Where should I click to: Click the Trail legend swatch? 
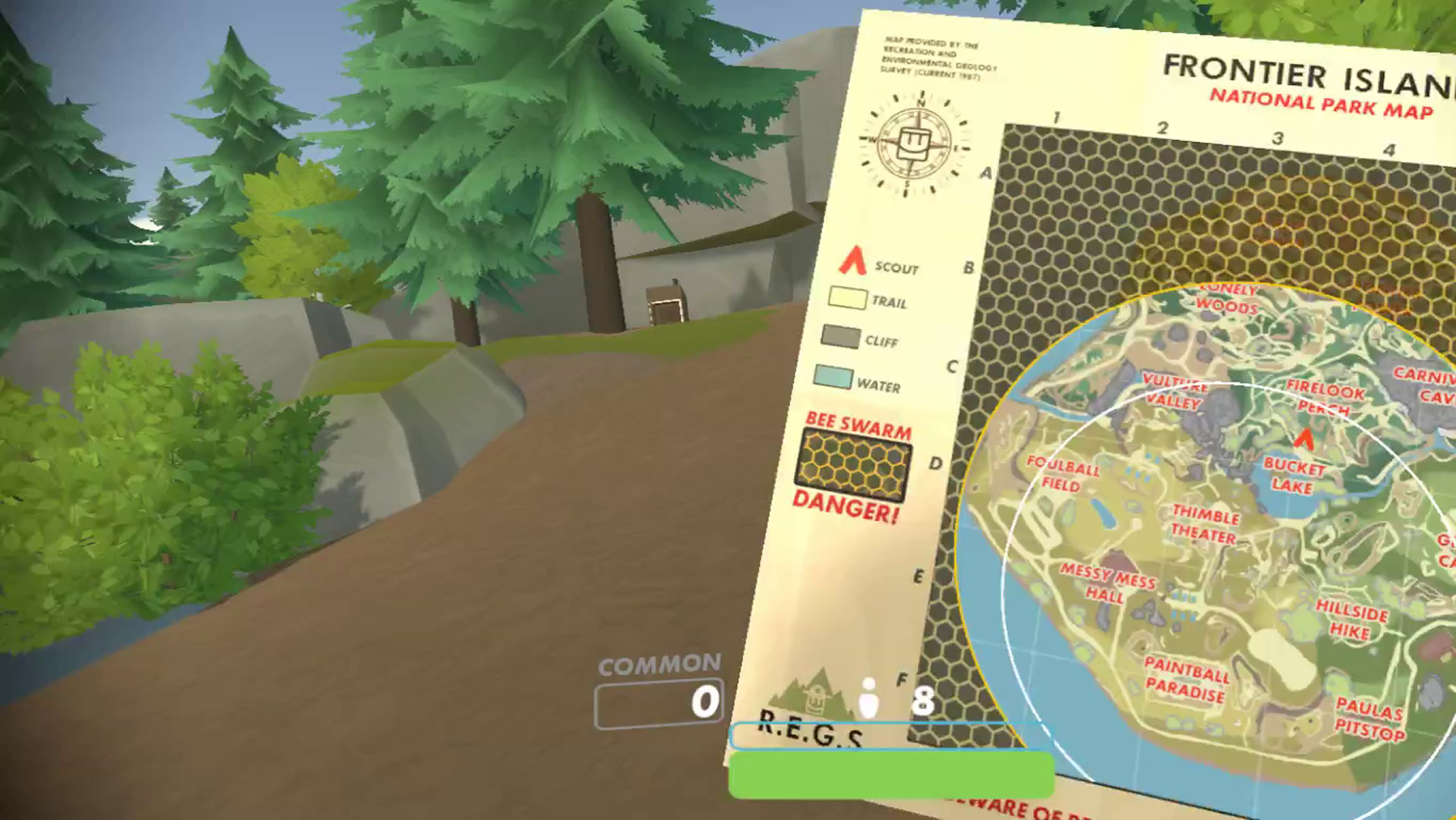point(847,298)
